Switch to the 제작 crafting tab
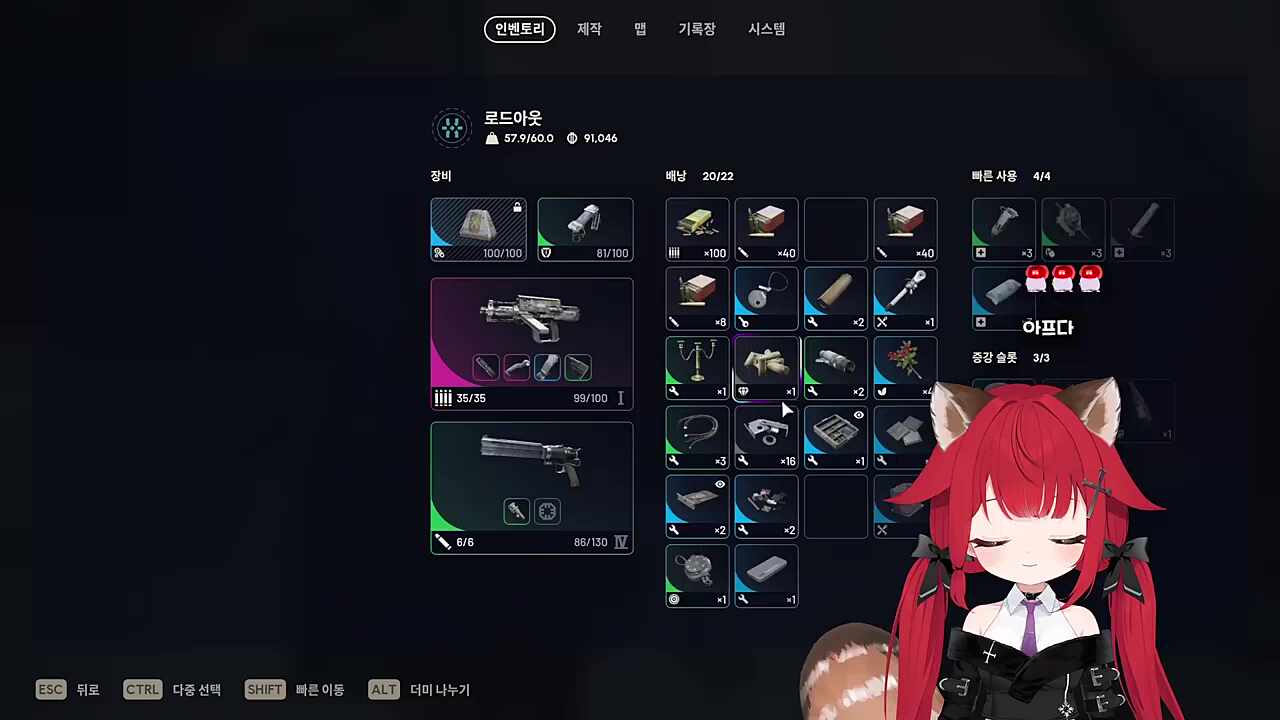The image size is (1280, 720). tap(589, 29)
